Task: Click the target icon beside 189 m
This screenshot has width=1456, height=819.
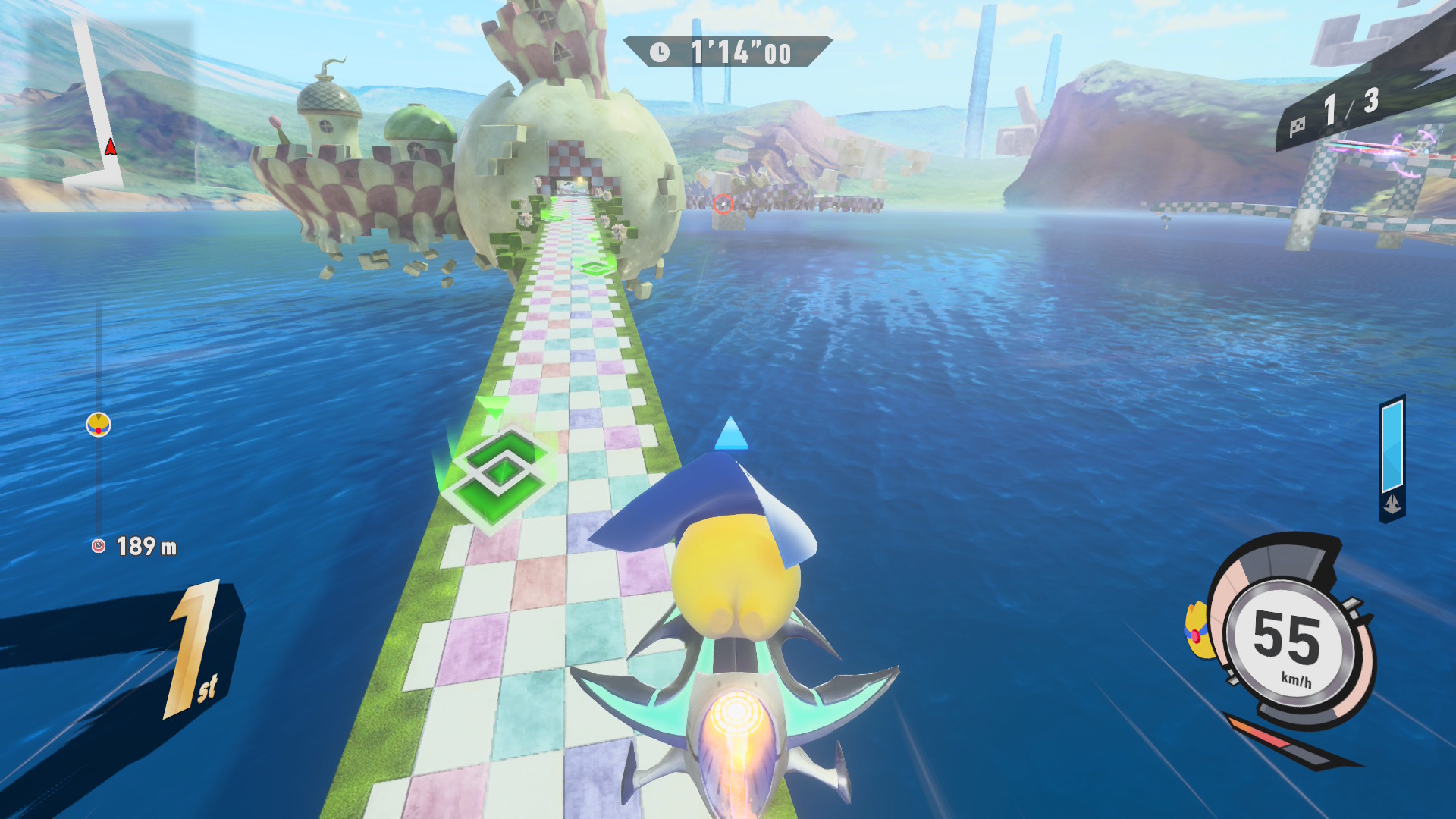Action: point(99,546)
